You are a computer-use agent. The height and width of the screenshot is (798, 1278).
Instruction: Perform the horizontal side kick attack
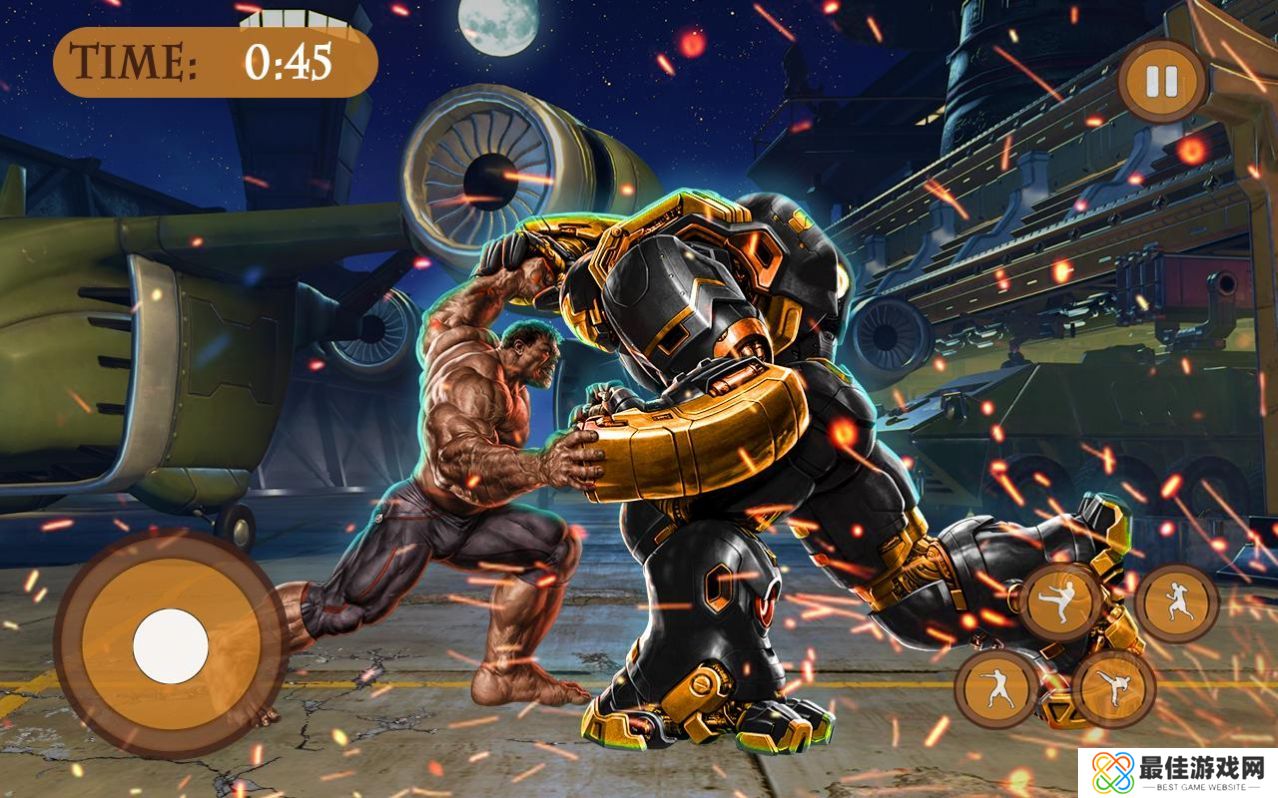pyautogui.click(x=1060, y=603)
